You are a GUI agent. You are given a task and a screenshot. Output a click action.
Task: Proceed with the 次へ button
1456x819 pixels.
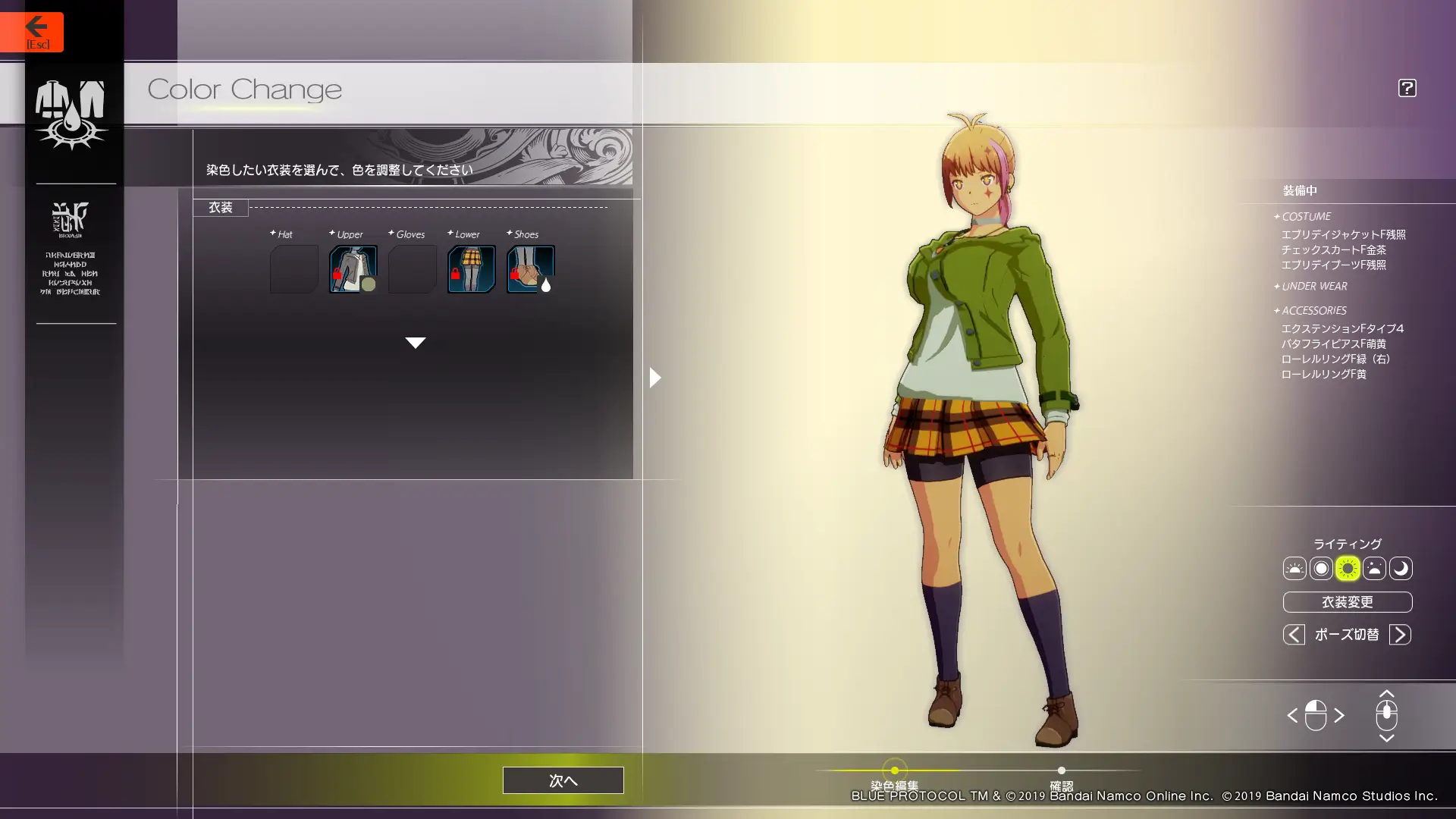pyautogui.click(x=563, y=780)
